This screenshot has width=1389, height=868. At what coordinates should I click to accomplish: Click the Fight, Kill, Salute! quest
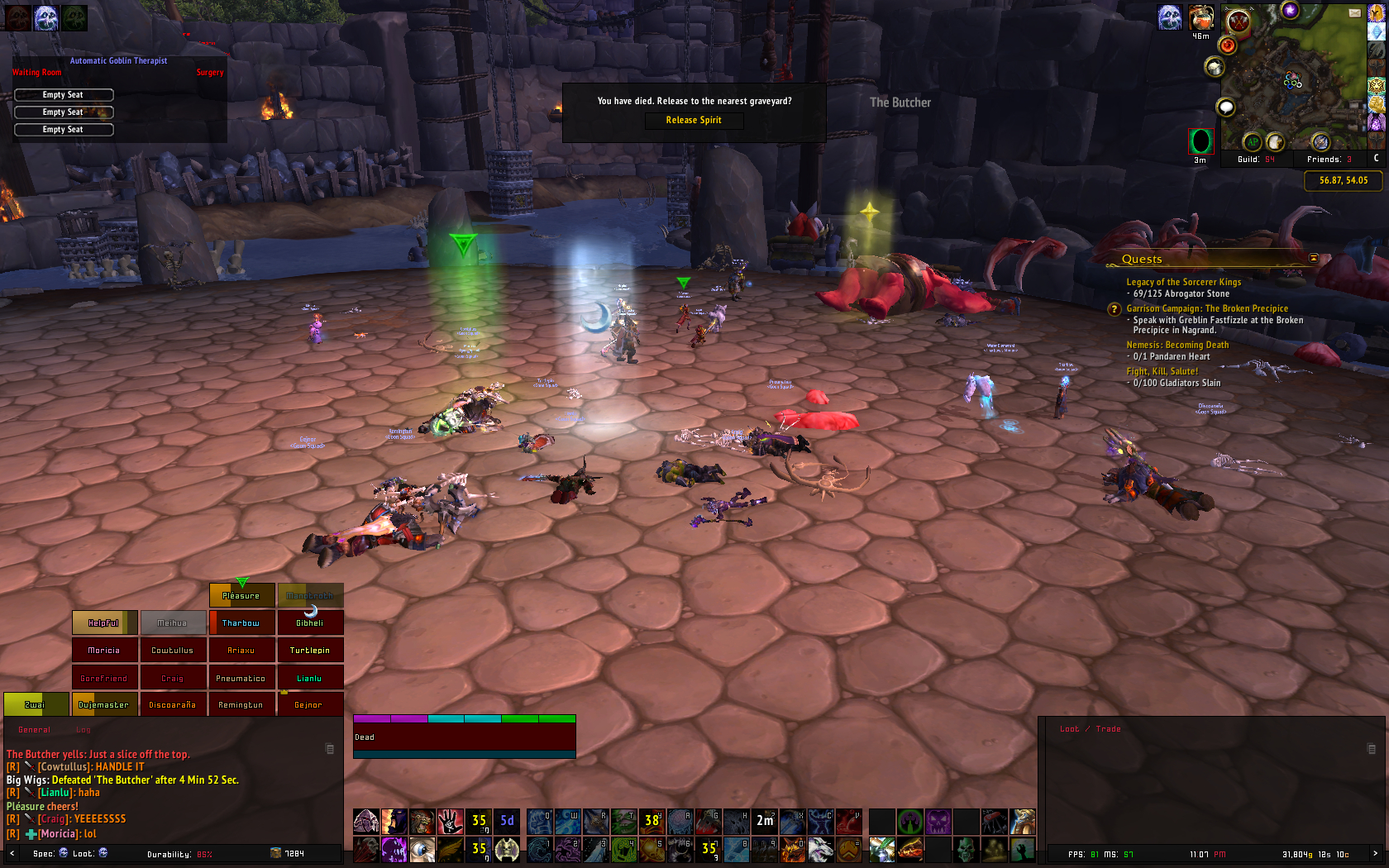click(x=1162, y=371)
